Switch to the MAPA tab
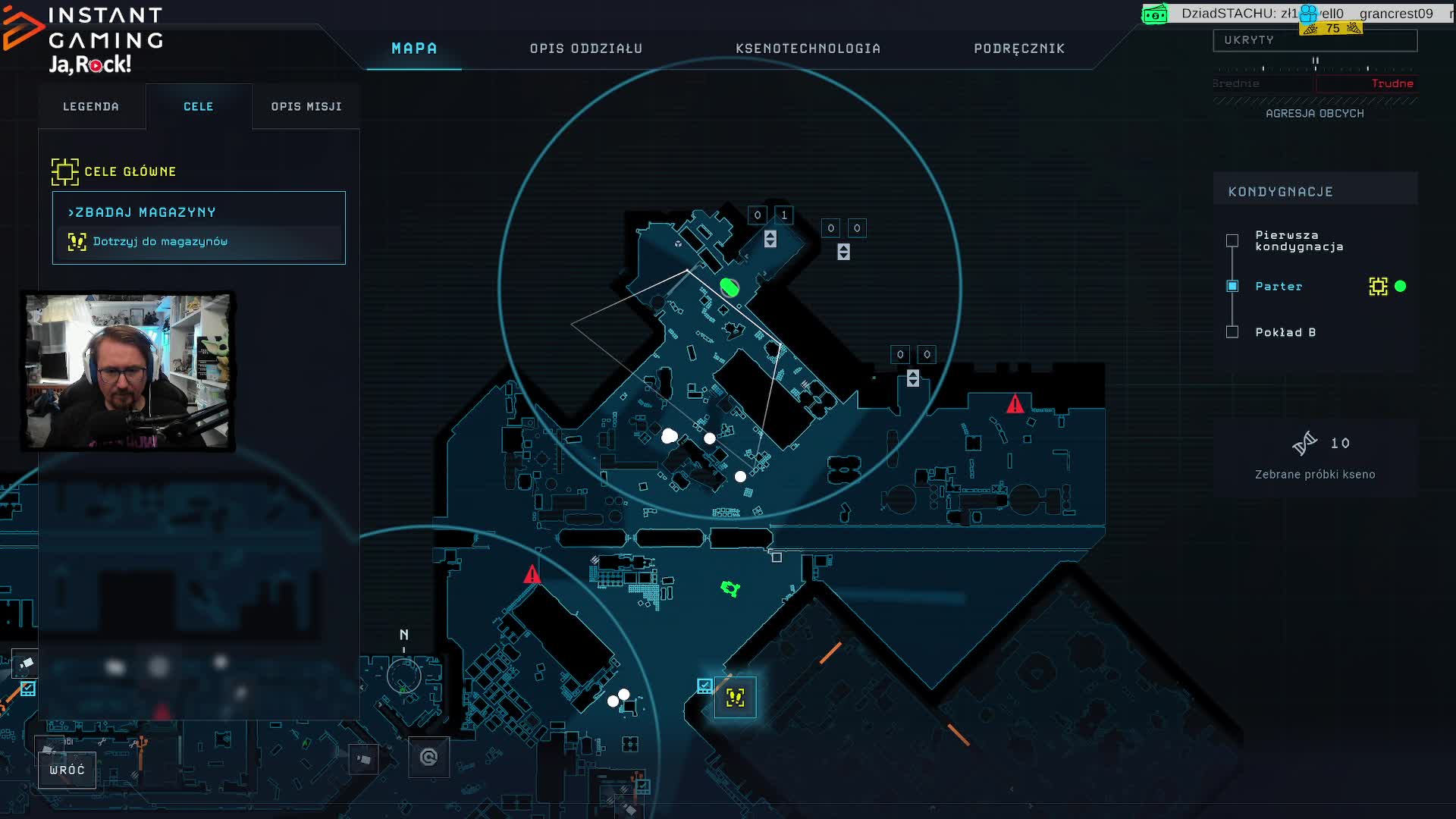This screenshot has height=819, width=1456. point(414,49)
